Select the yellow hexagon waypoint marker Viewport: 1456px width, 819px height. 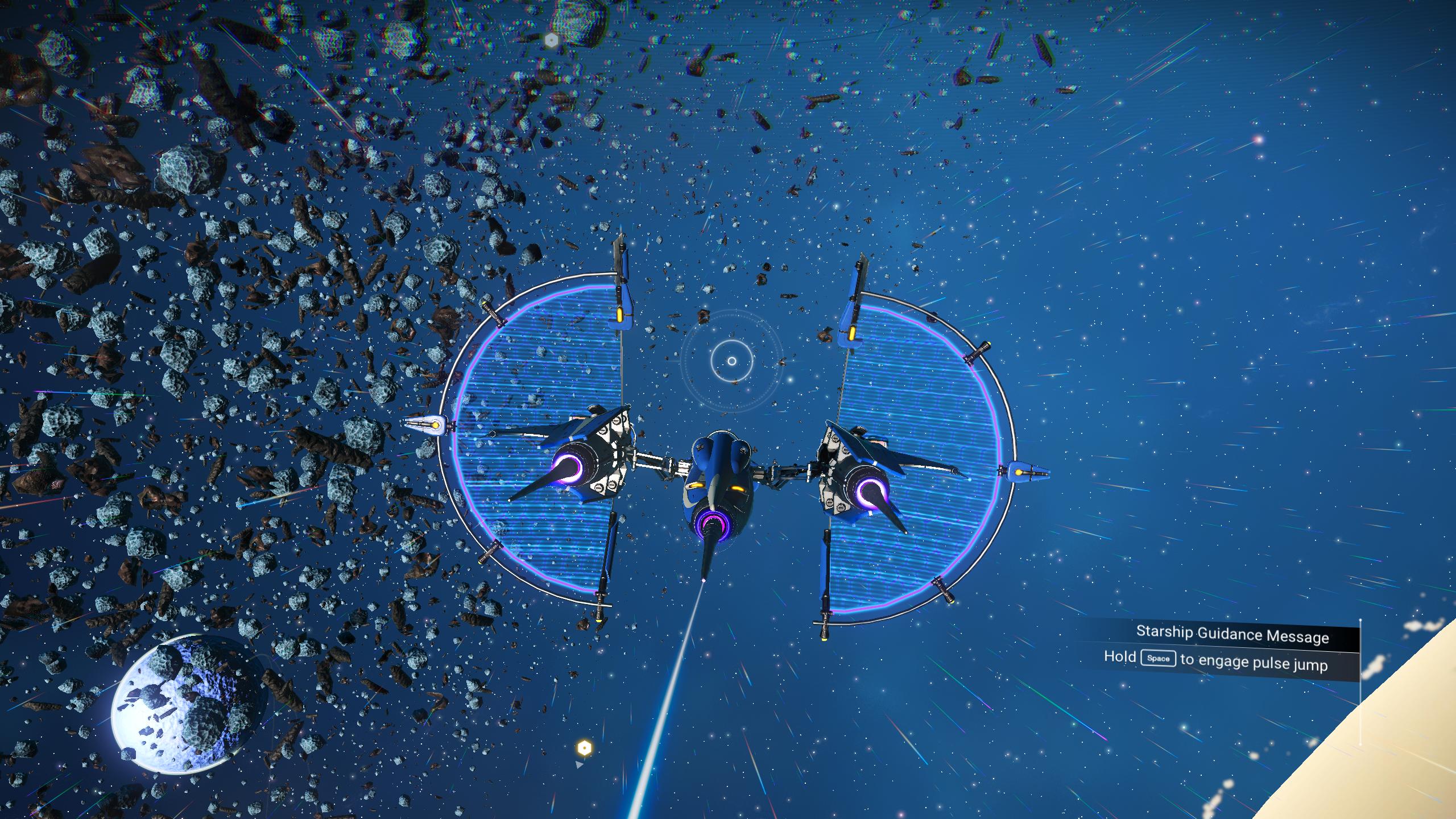[584, 747]
